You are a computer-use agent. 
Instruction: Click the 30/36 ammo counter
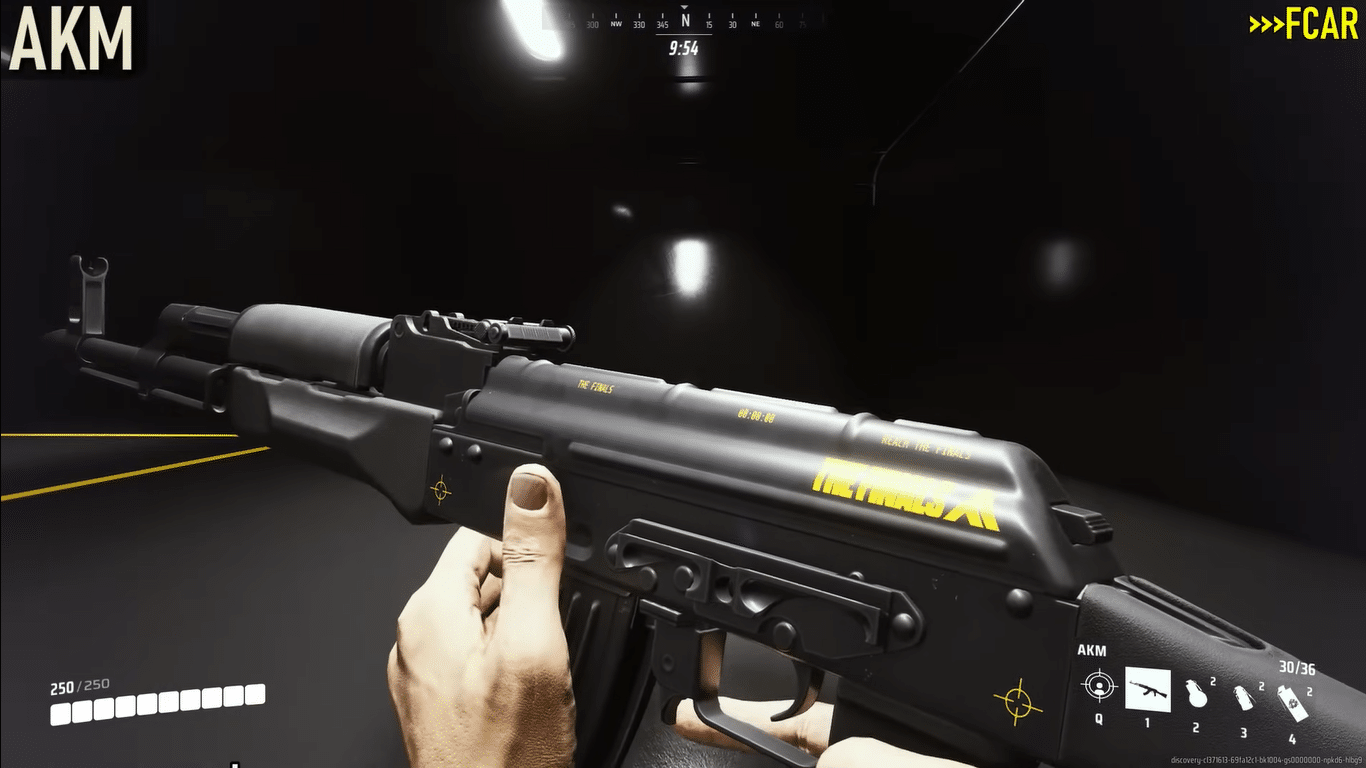[x=1297, y=667]
